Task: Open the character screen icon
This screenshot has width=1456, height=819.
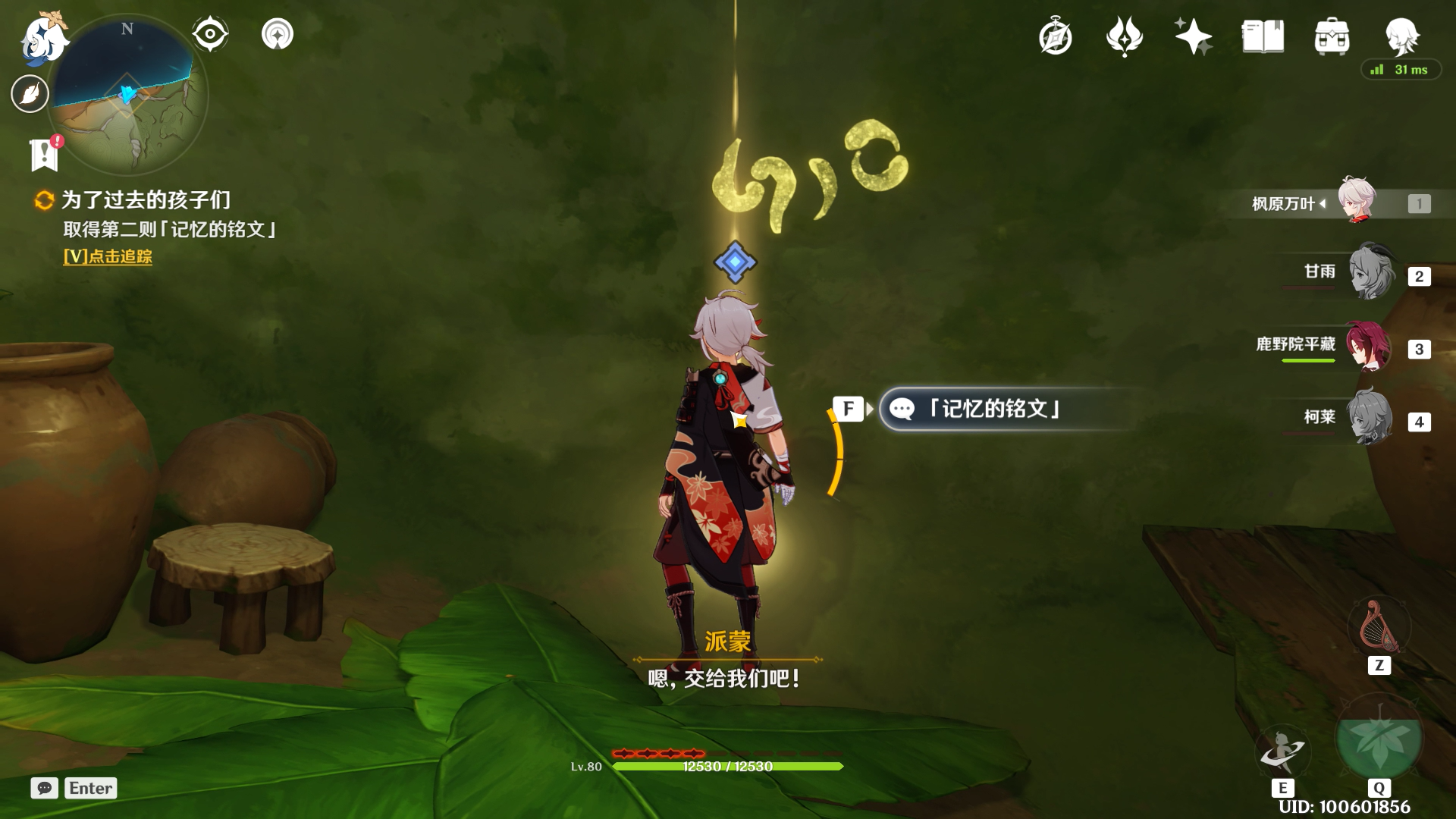Action: point(1401,35)
